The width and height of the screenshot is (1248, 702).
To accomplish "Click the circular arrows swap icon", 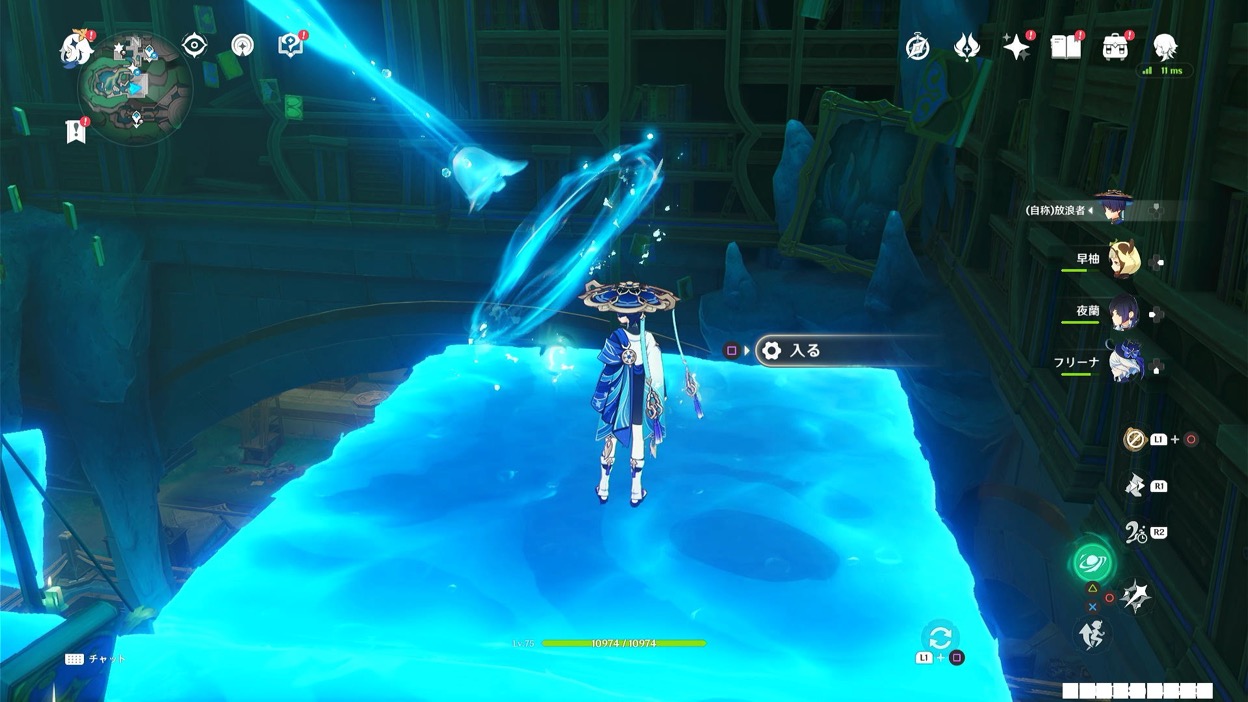I will (x=939, y=636).
